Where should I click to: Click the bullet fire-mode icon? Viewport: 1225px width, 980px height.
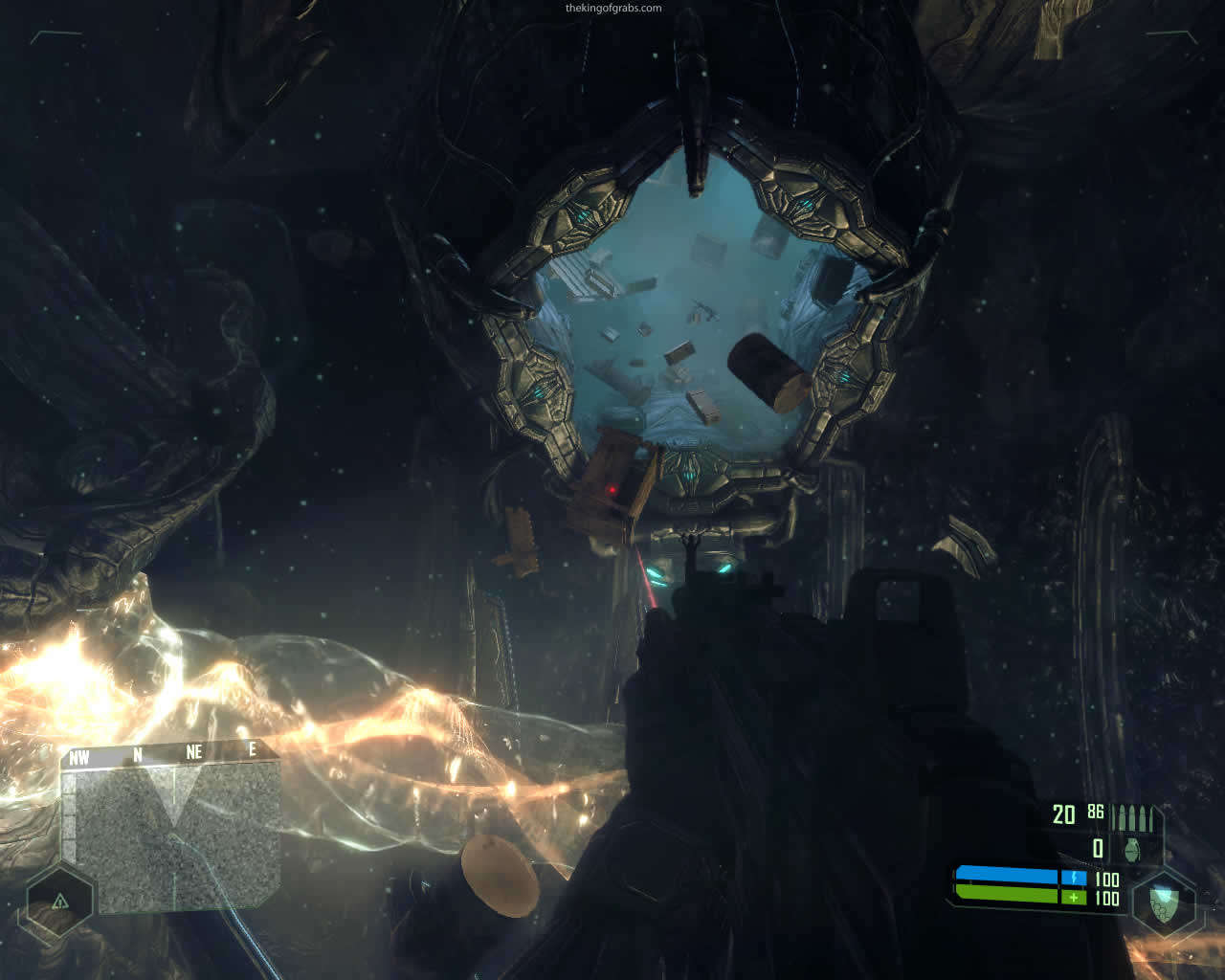(x=1137, y=818)
